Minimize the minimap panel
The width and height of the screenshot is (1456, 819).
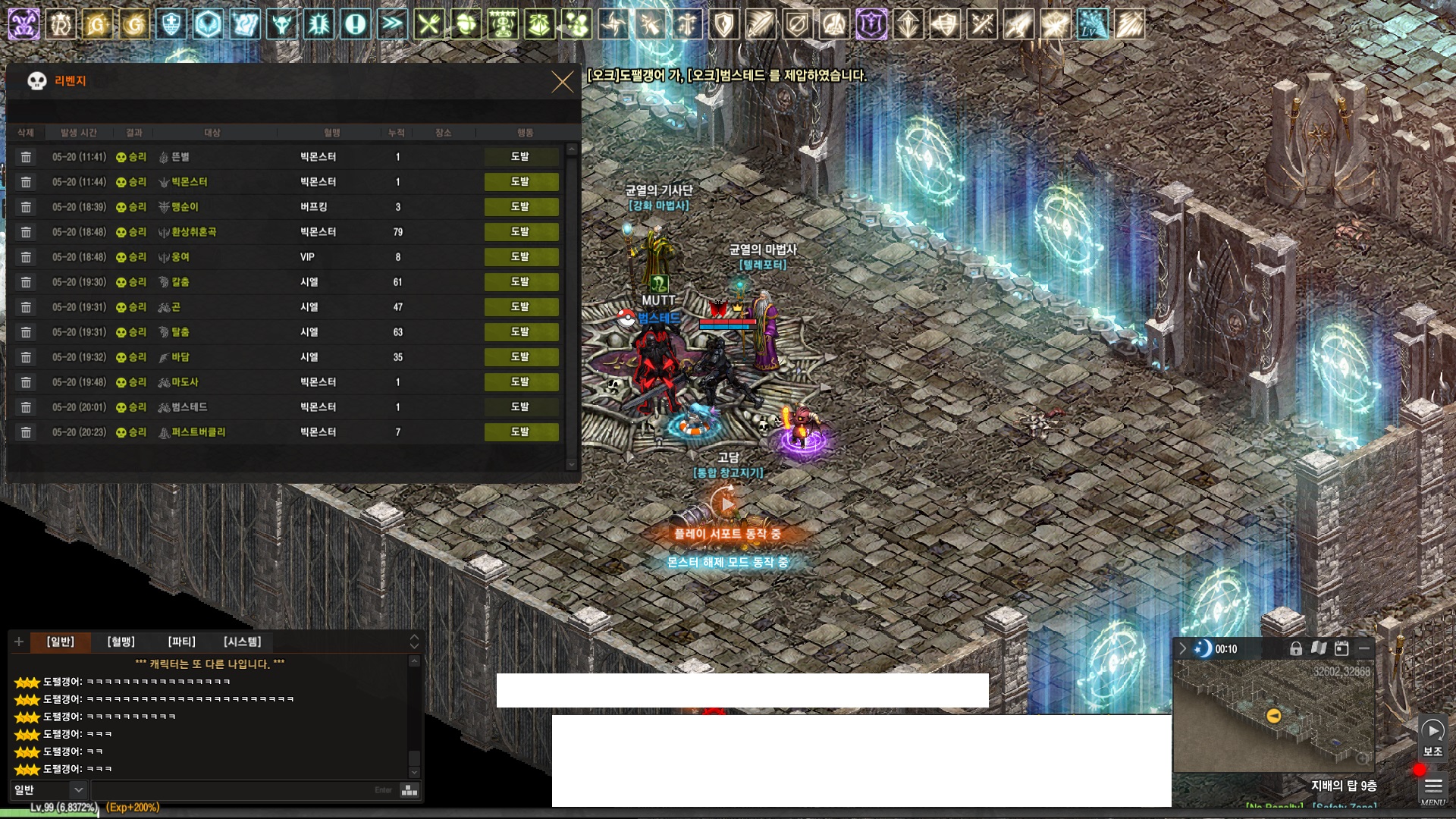coord(1364,648)
